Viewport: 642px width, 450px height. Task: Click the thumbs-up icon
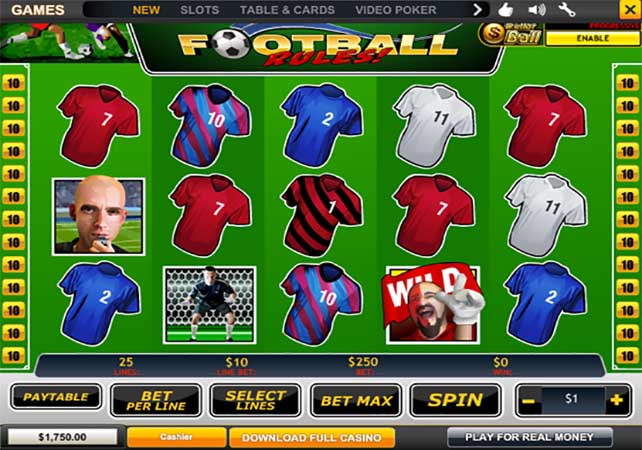pos(507,10)
